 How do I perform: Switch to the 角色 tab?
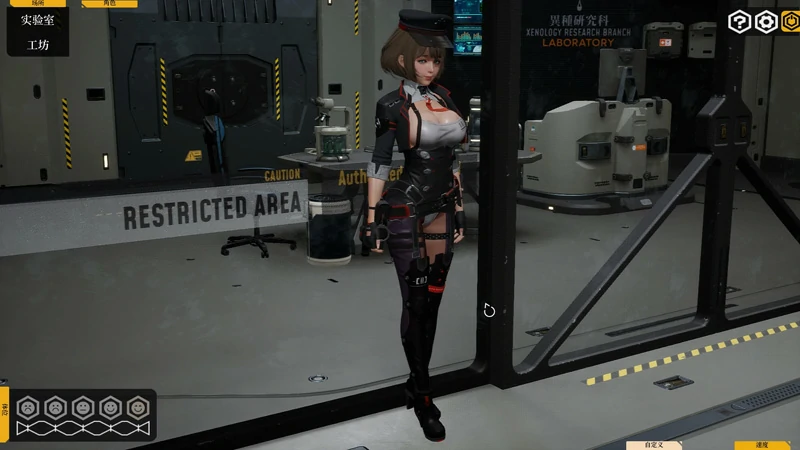(x=108, y=4)
